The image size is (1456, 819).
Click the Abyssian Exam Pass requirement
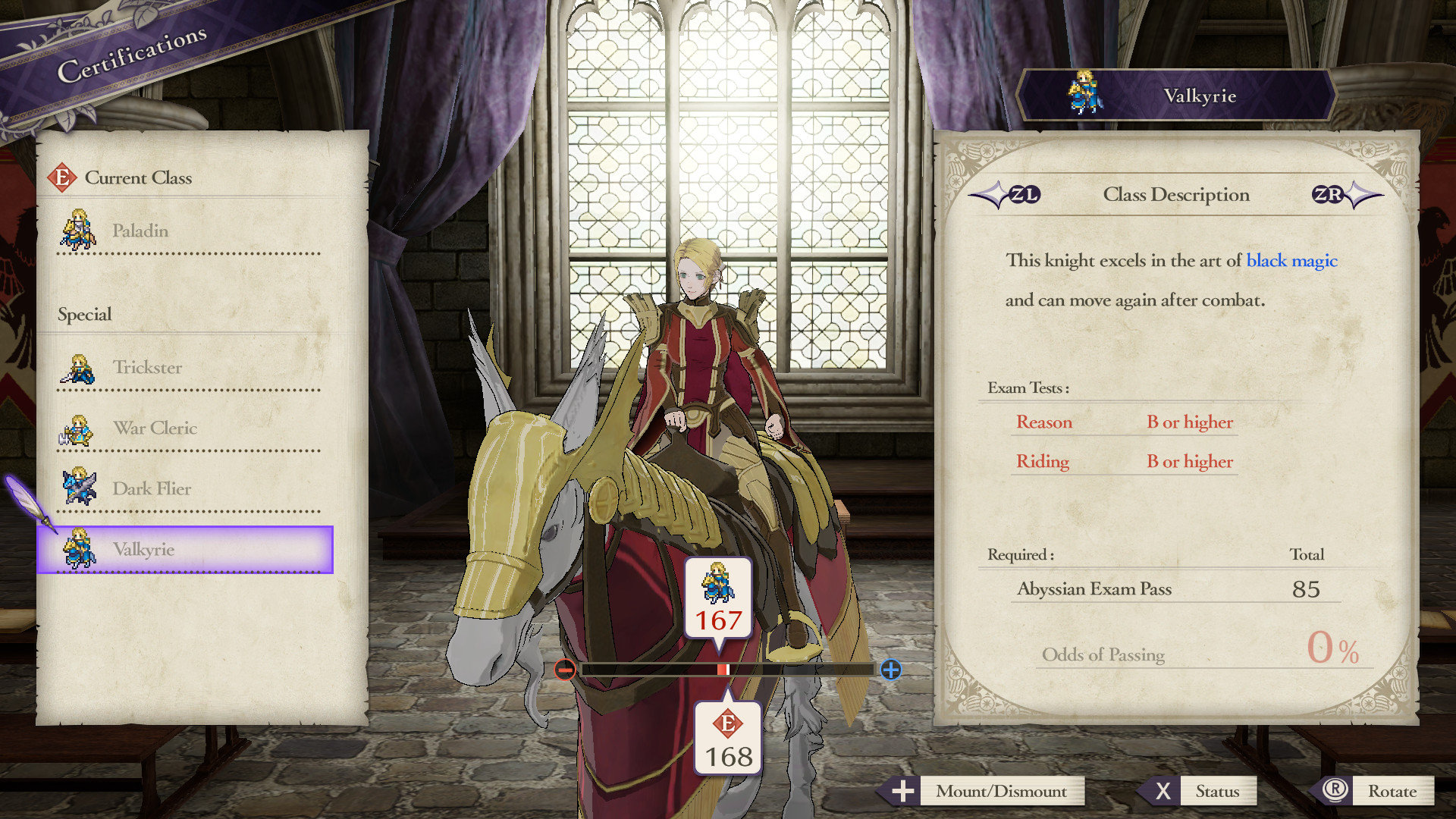click(1096, 589)
